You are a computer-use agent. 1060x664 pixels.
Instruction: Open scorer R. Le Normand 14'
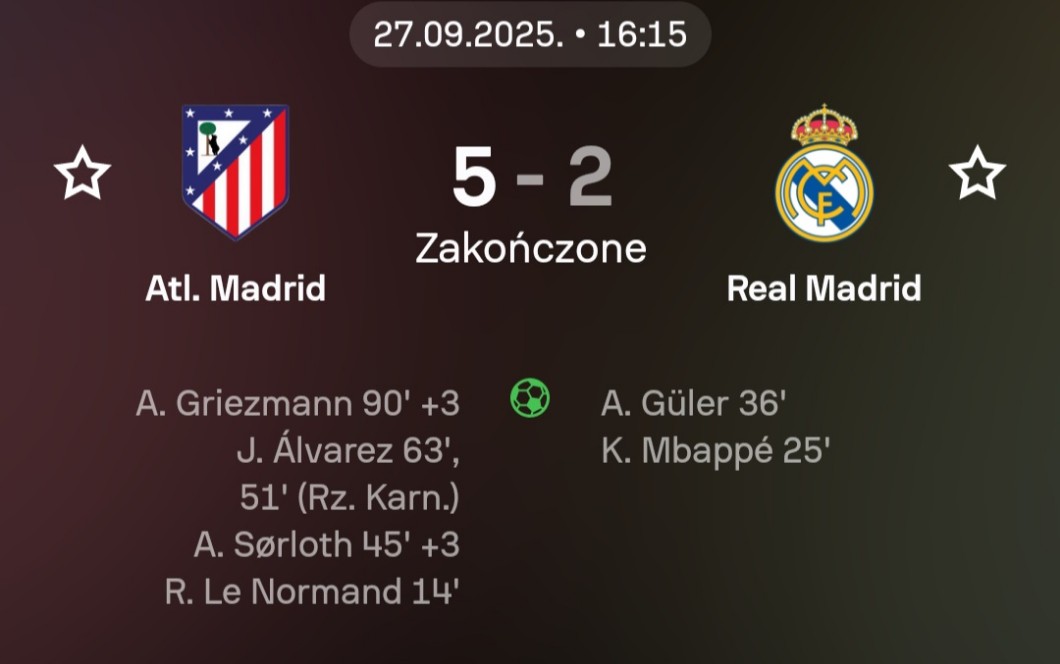click(x=311, y=591)
